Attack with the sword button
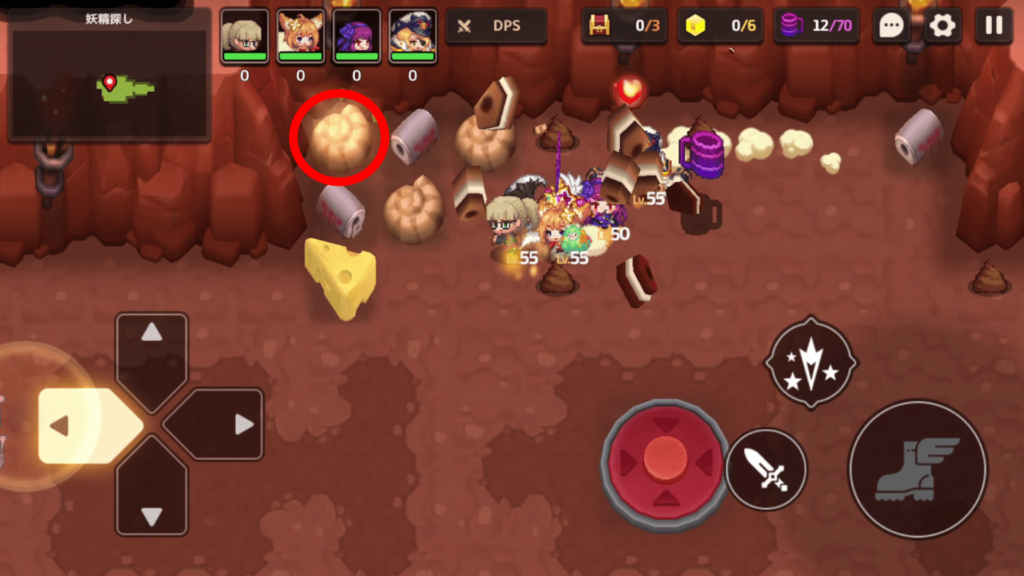The image size is (1024, 576). click(766, 469)
